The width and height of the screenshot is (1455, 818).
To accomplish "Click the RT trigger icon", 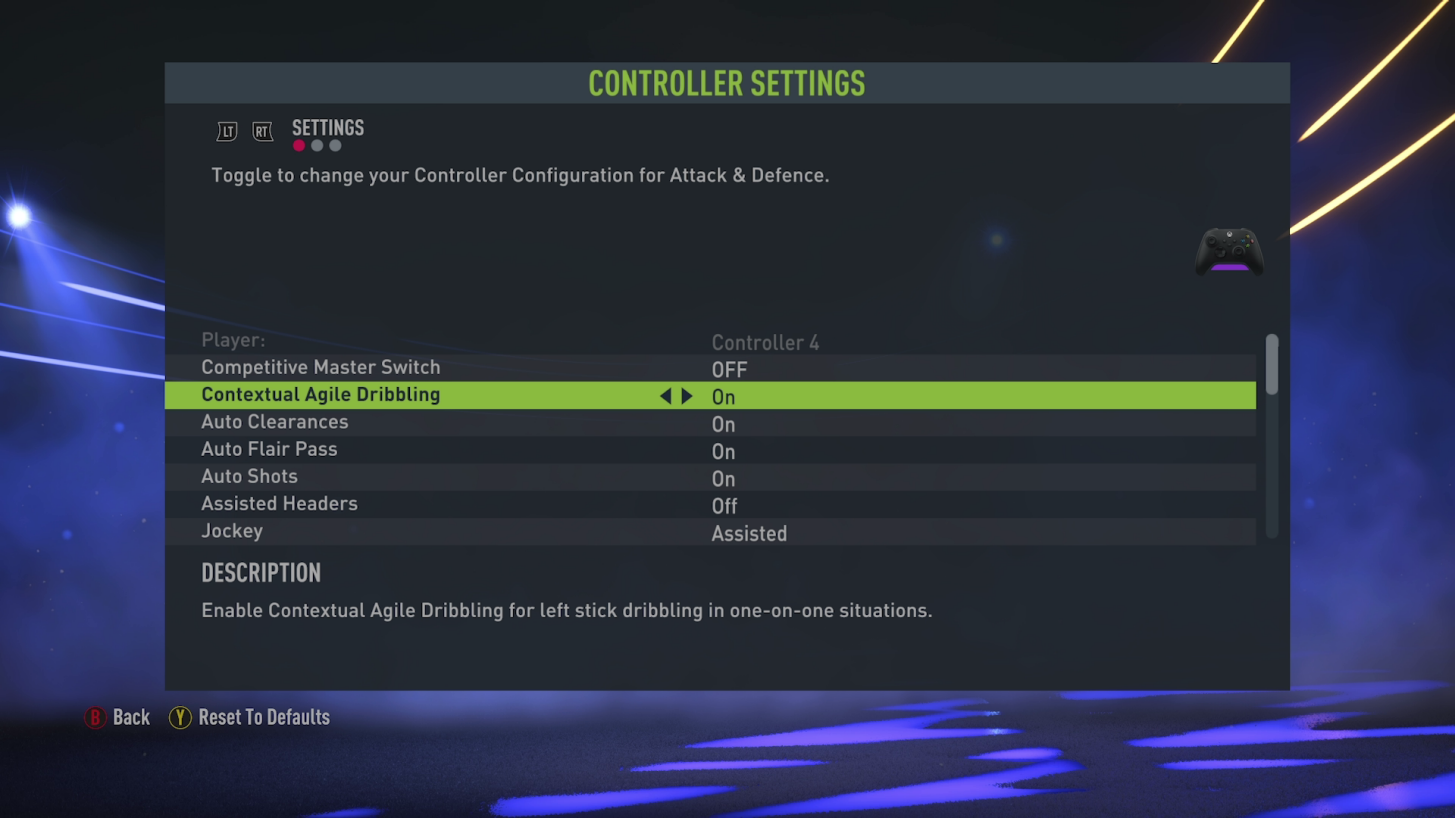I will tap(262, 131).
